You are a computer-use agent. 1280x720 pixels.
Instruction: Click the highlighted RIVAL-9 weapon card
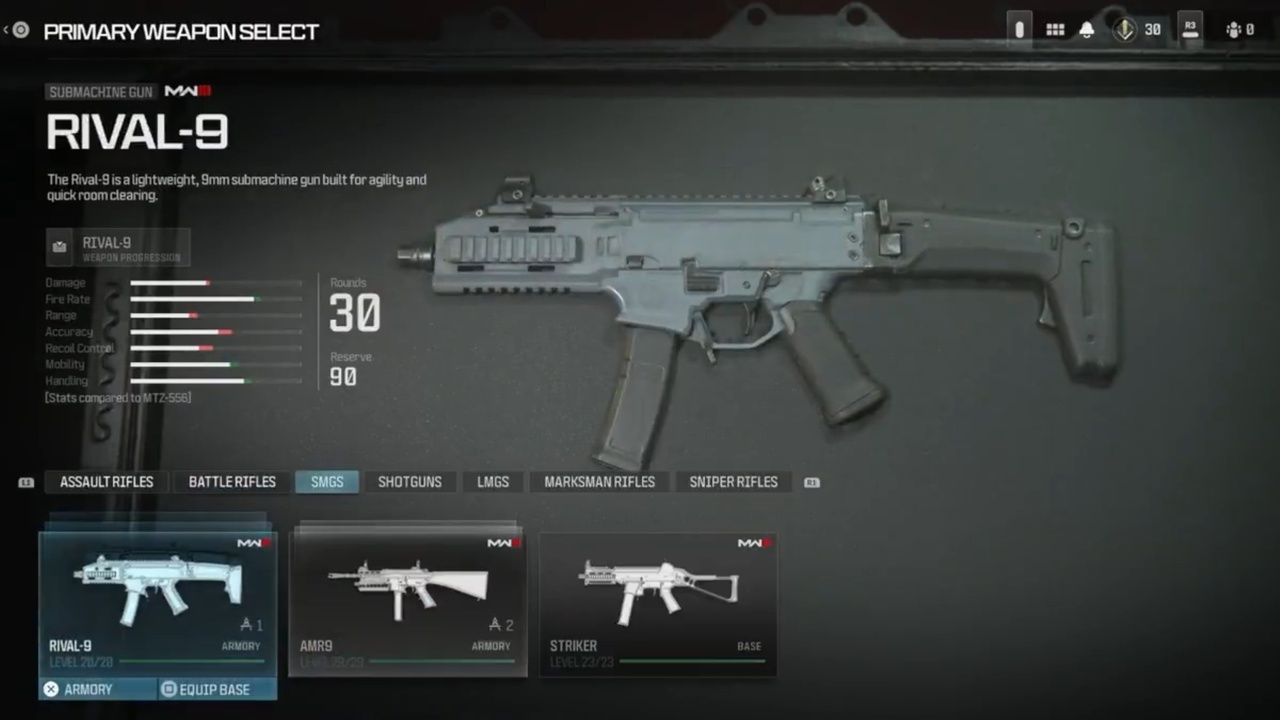pos(157,595)
